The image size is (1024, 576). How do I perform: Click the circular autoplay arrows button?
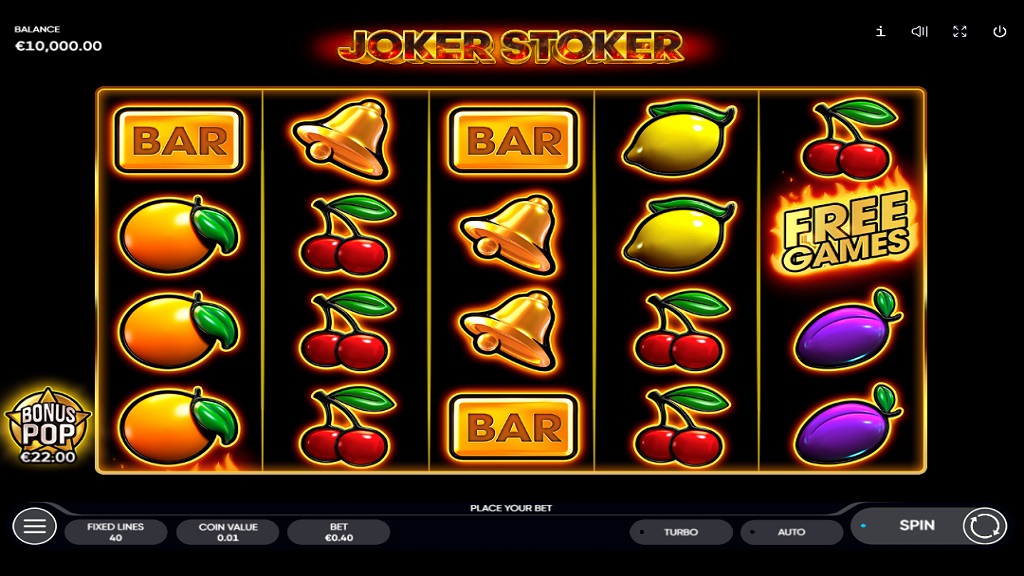pyautogui.click(x=984, y=525)
